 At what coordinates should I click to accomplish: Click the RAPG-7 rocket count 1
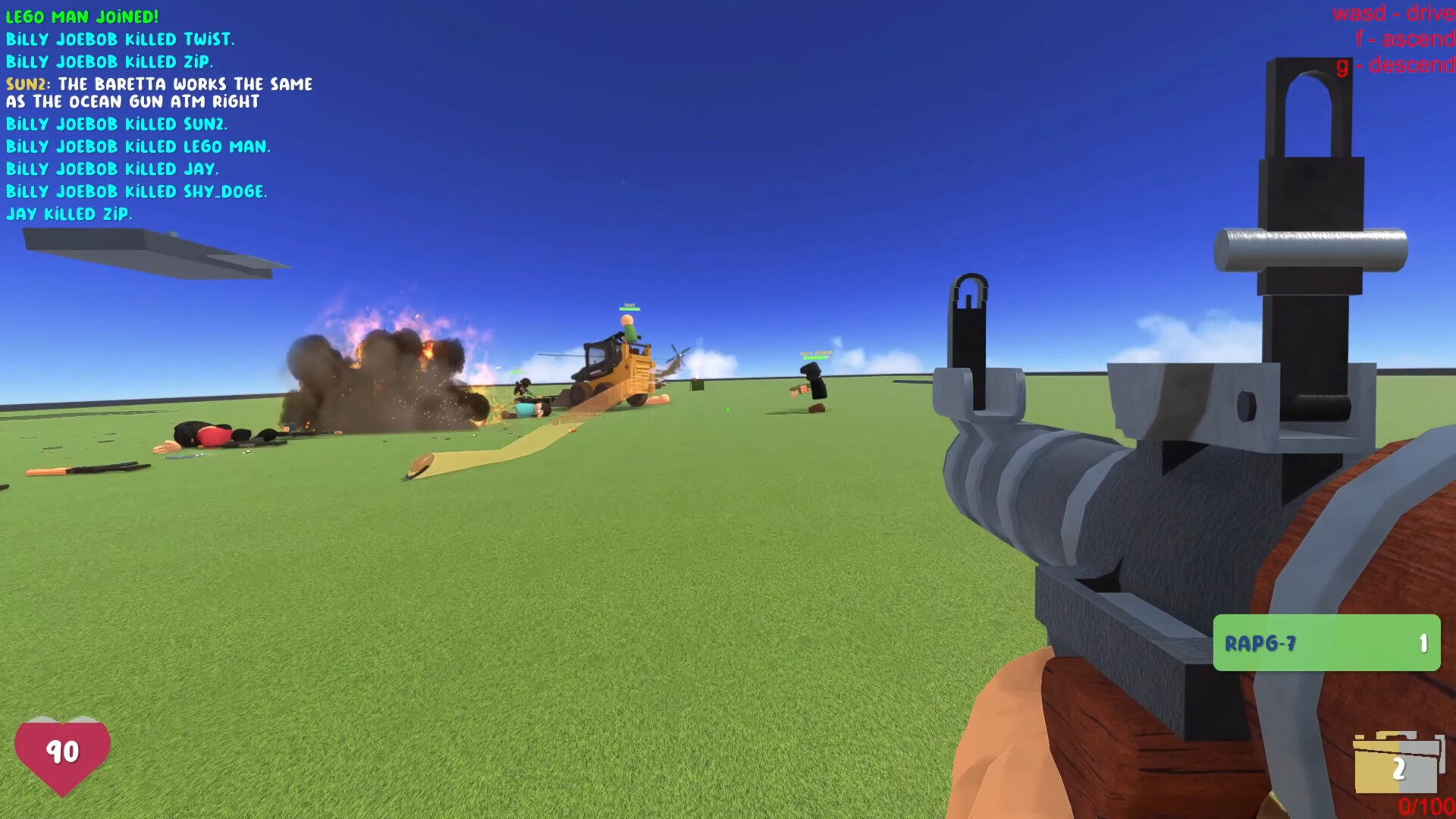(1423, 642)
